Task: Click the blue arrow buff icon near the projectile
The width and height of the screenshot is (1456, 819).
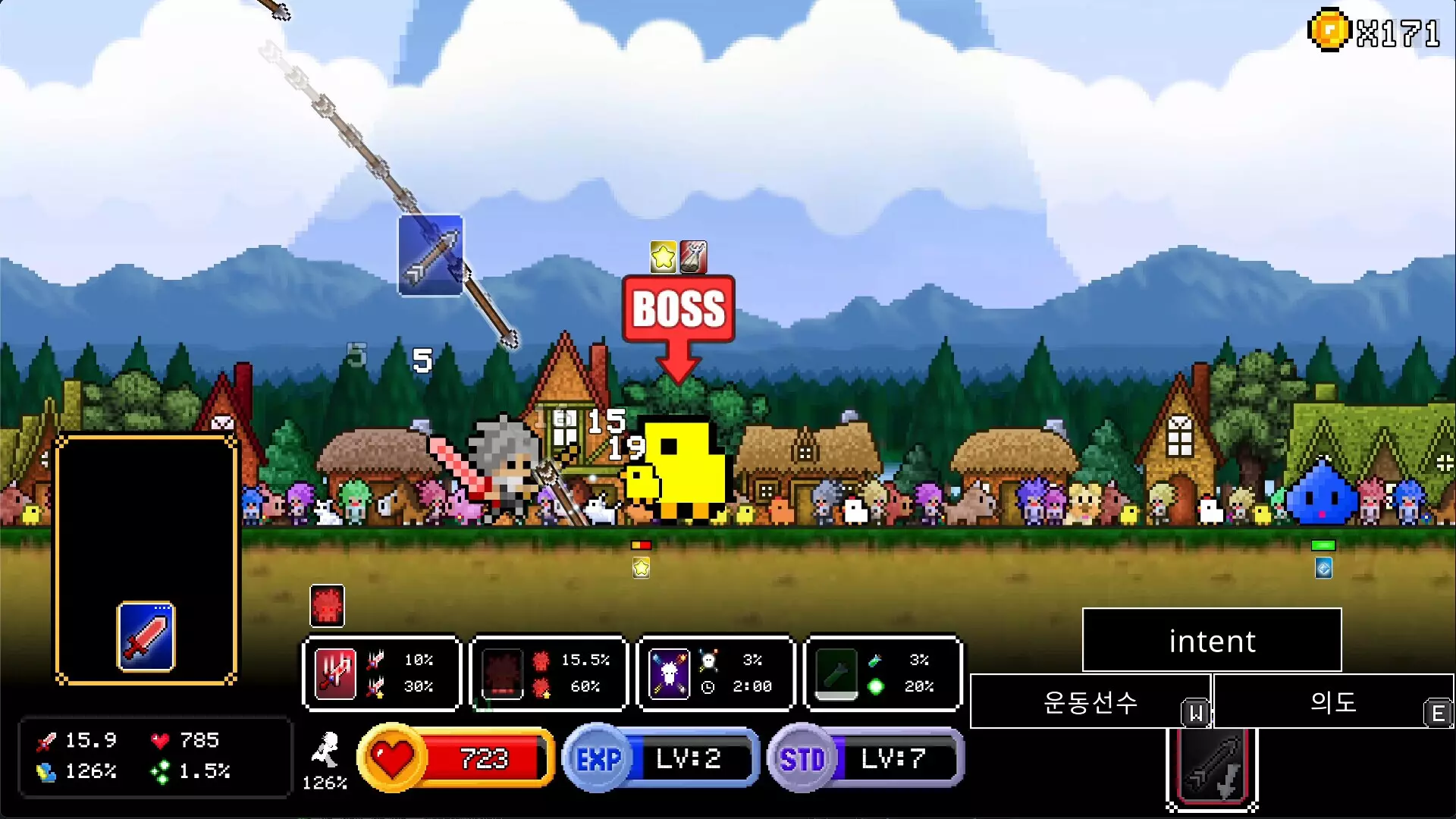Action: point(430,257)
